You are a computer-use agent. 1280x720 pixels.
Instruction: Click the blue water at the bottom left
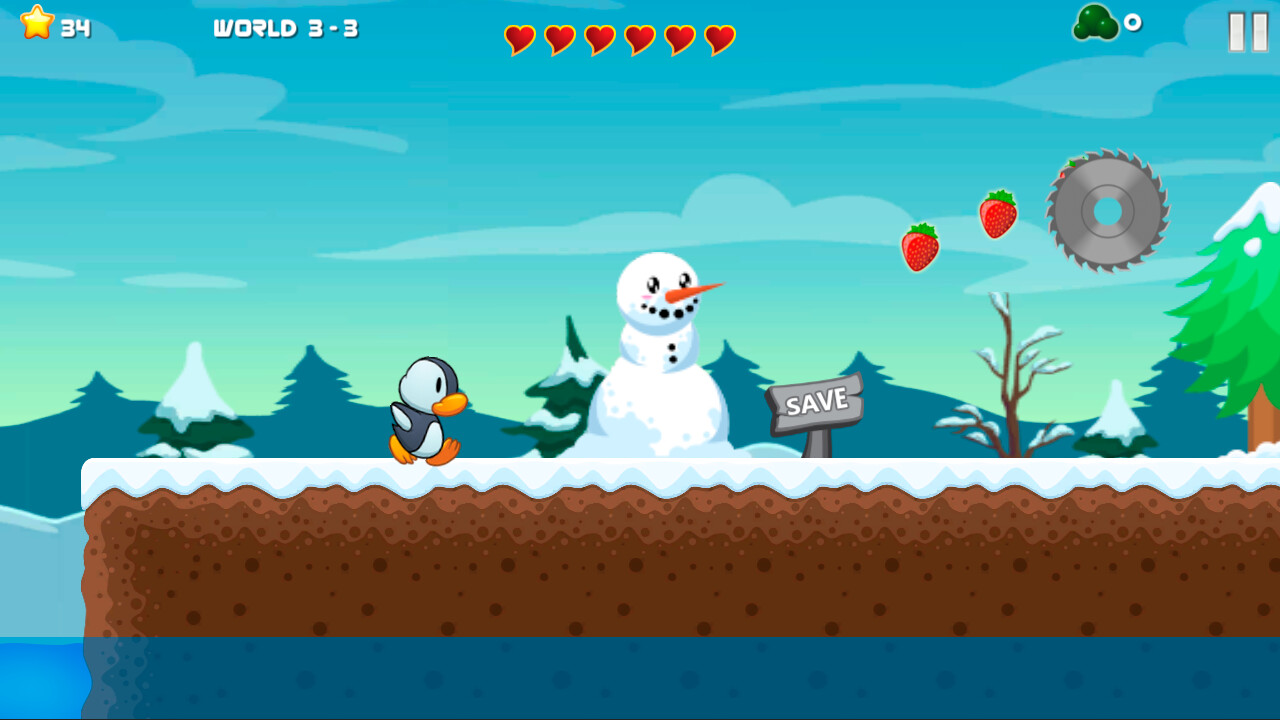point(40,680)
